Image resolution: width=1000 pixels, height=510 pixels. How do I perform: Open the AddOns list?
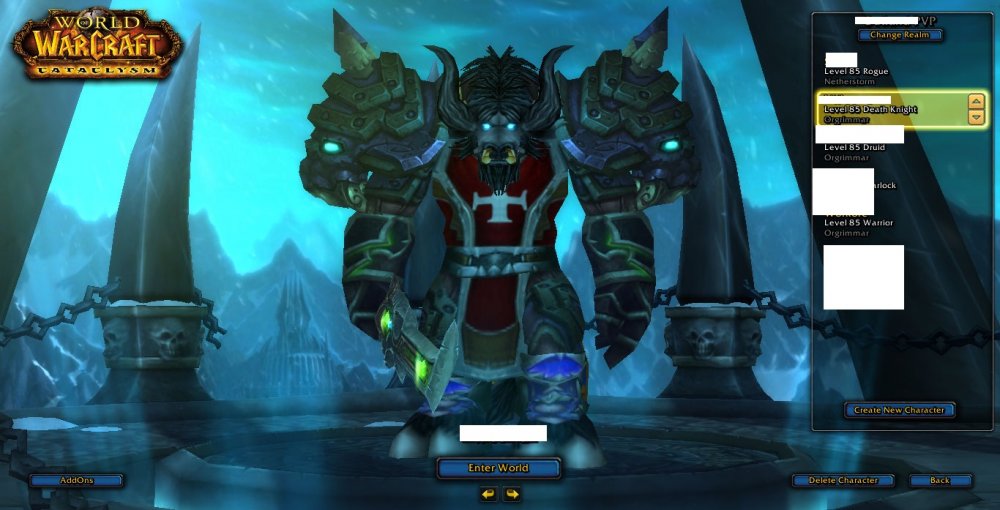[x=76, y=481]
